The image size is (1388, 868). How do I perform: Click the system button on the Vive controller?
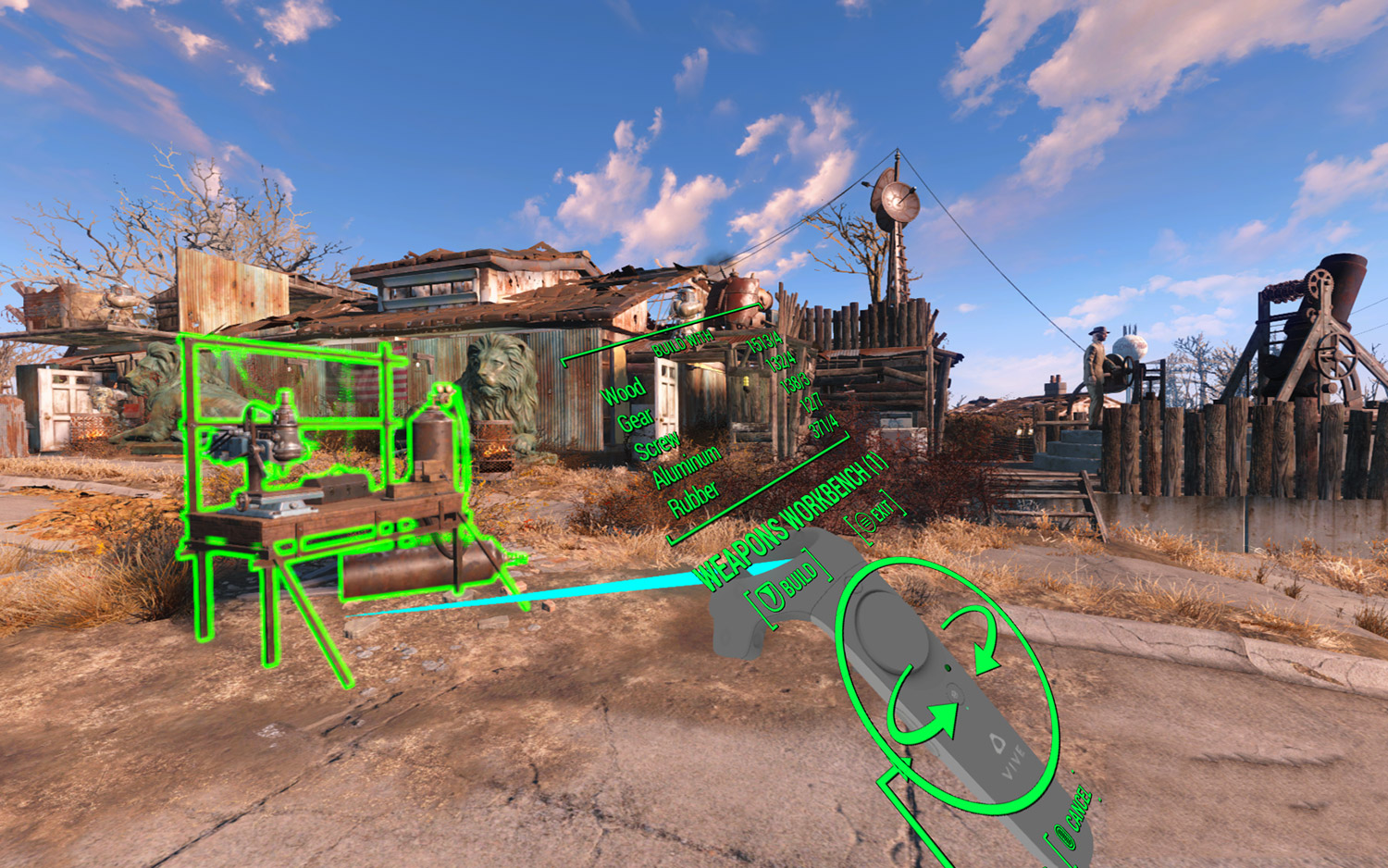click(x=956, y=695)
